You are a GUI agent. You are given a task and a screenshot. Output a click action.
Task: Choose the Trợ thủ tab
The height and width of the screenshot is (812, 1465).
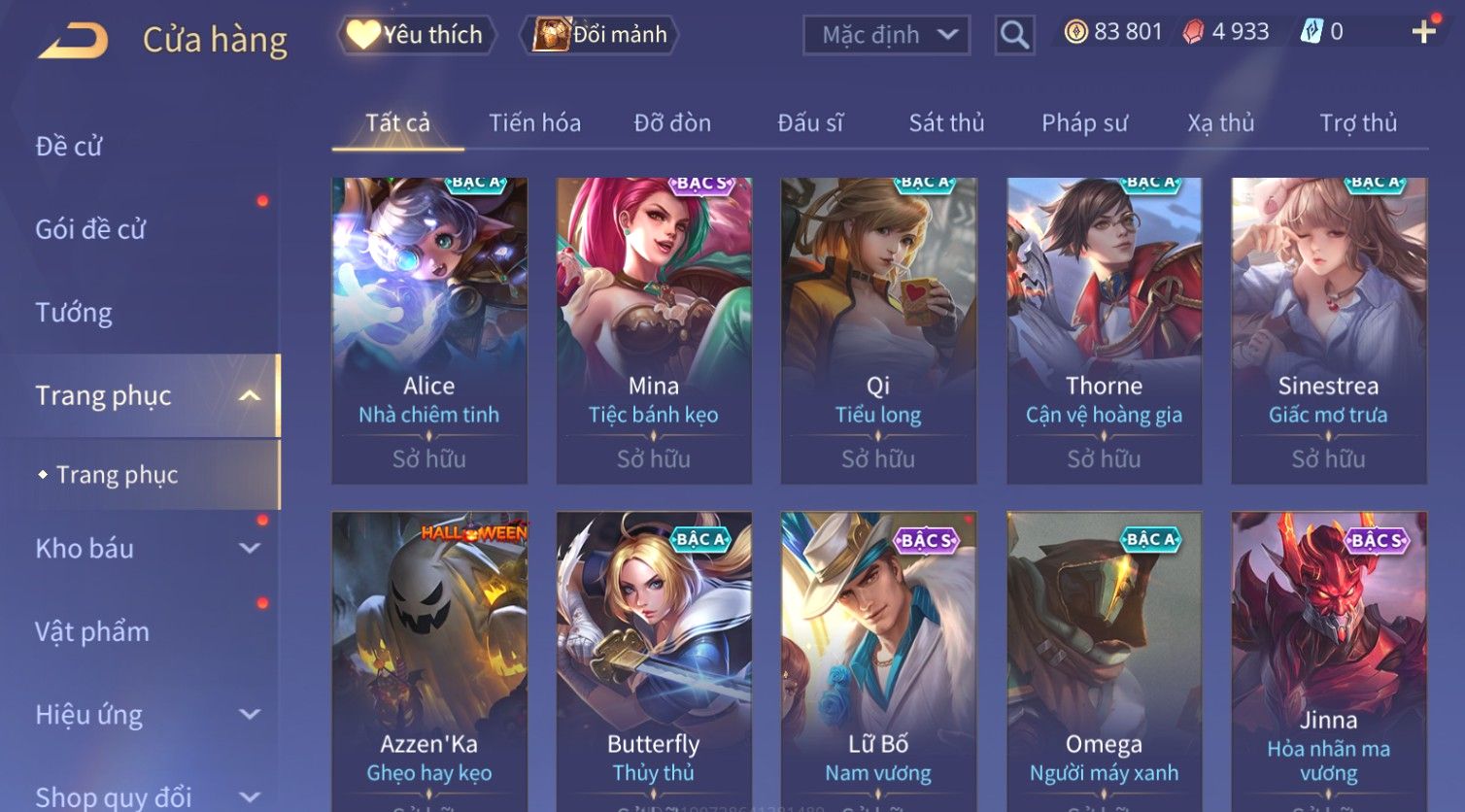click(1357, 123)
